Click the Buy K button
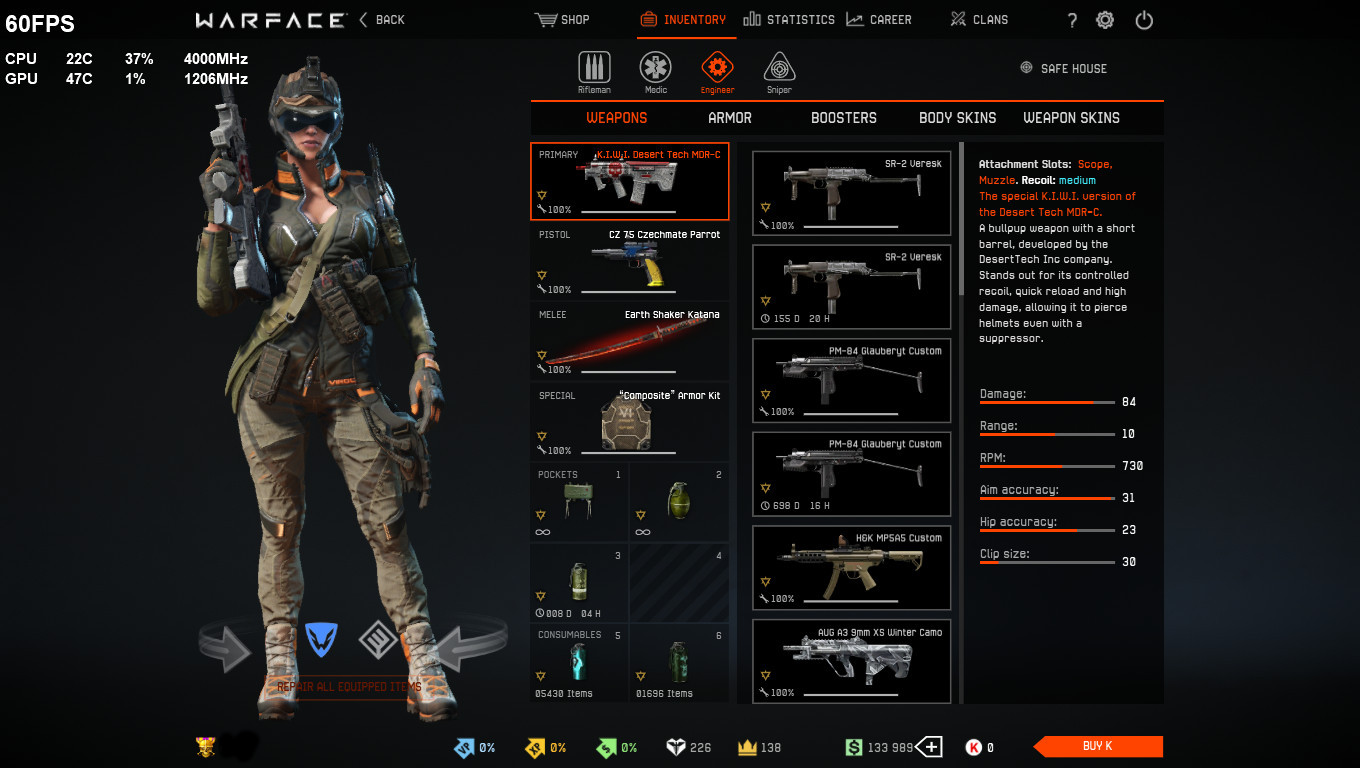1360x768 pixels. point(1097,746)
